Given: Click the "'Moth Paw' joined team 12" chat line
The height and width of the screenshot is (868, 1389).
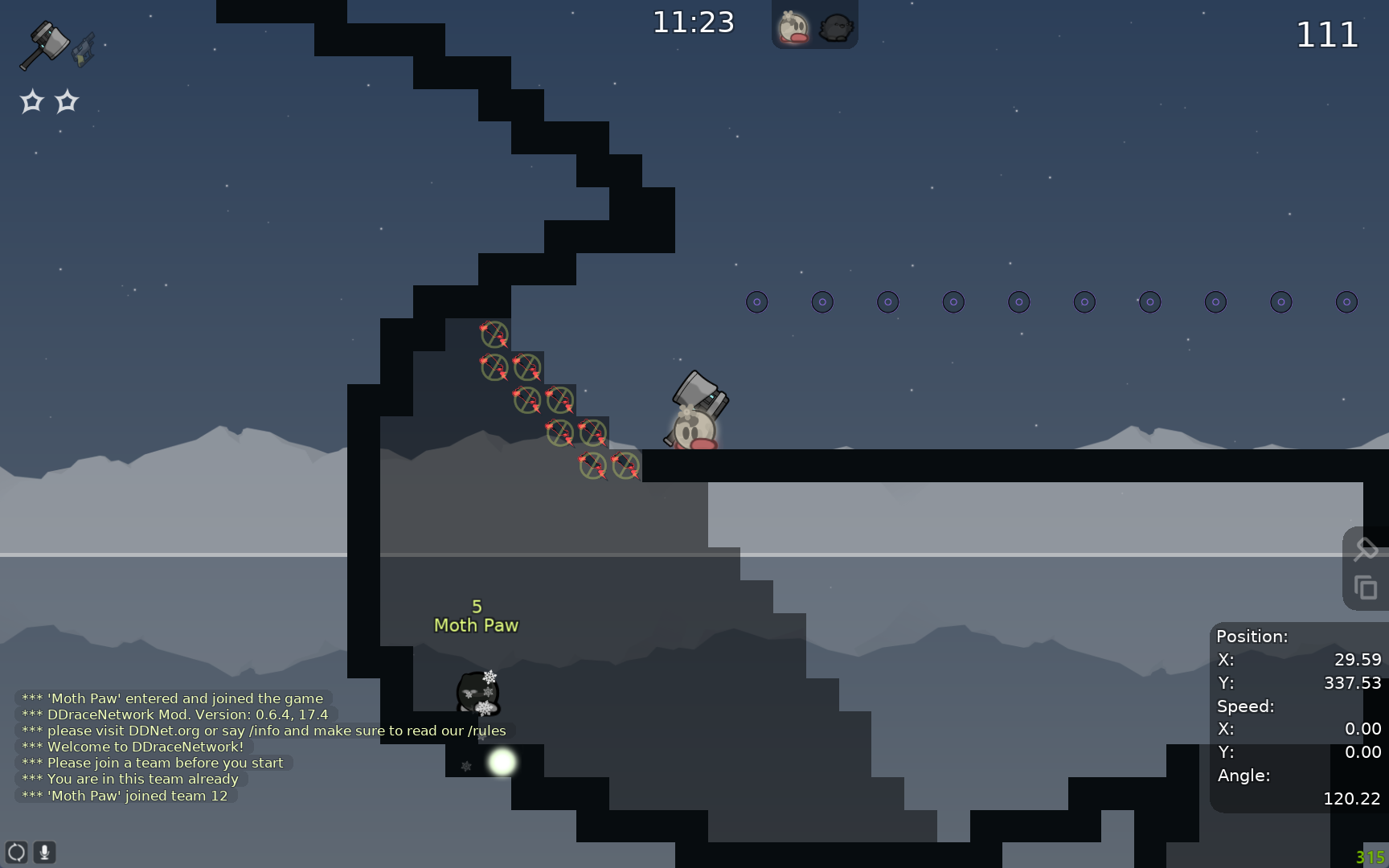Looking at the screenshot, I should [x=125, y=796].
